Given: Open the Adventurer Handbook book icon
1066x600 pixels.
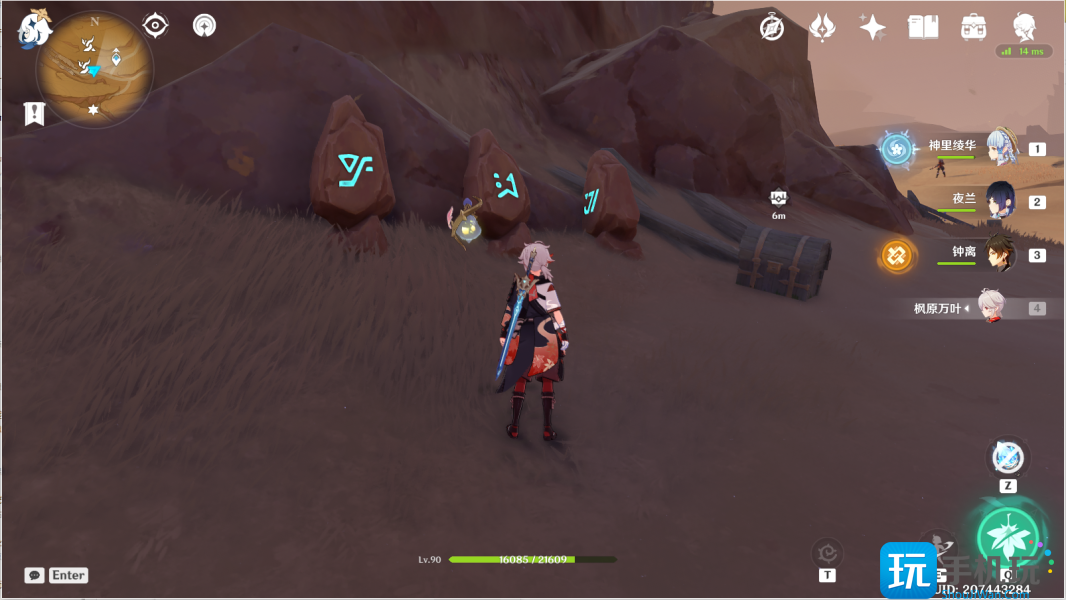Looking at the screenshot, I should (922, 28).
